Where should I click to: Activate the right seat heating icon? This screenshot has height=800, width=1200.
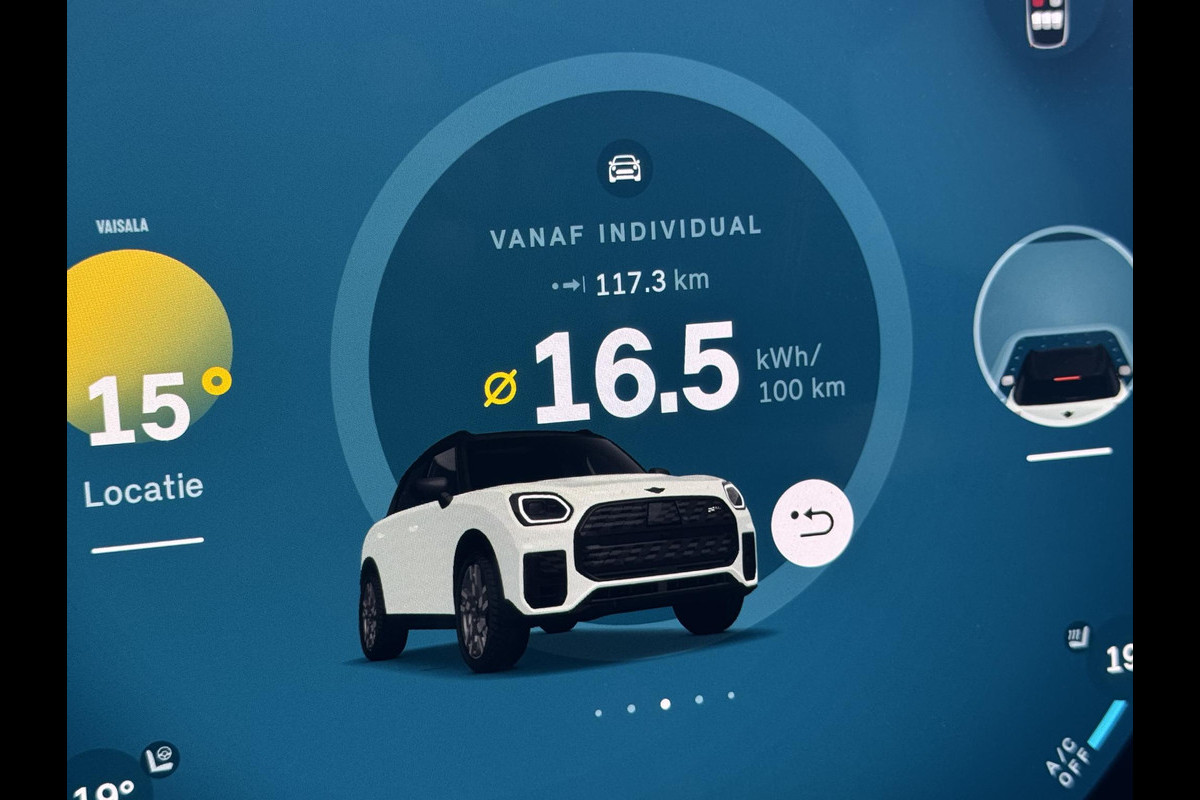pyautogui.click(x=1078, y=637)
